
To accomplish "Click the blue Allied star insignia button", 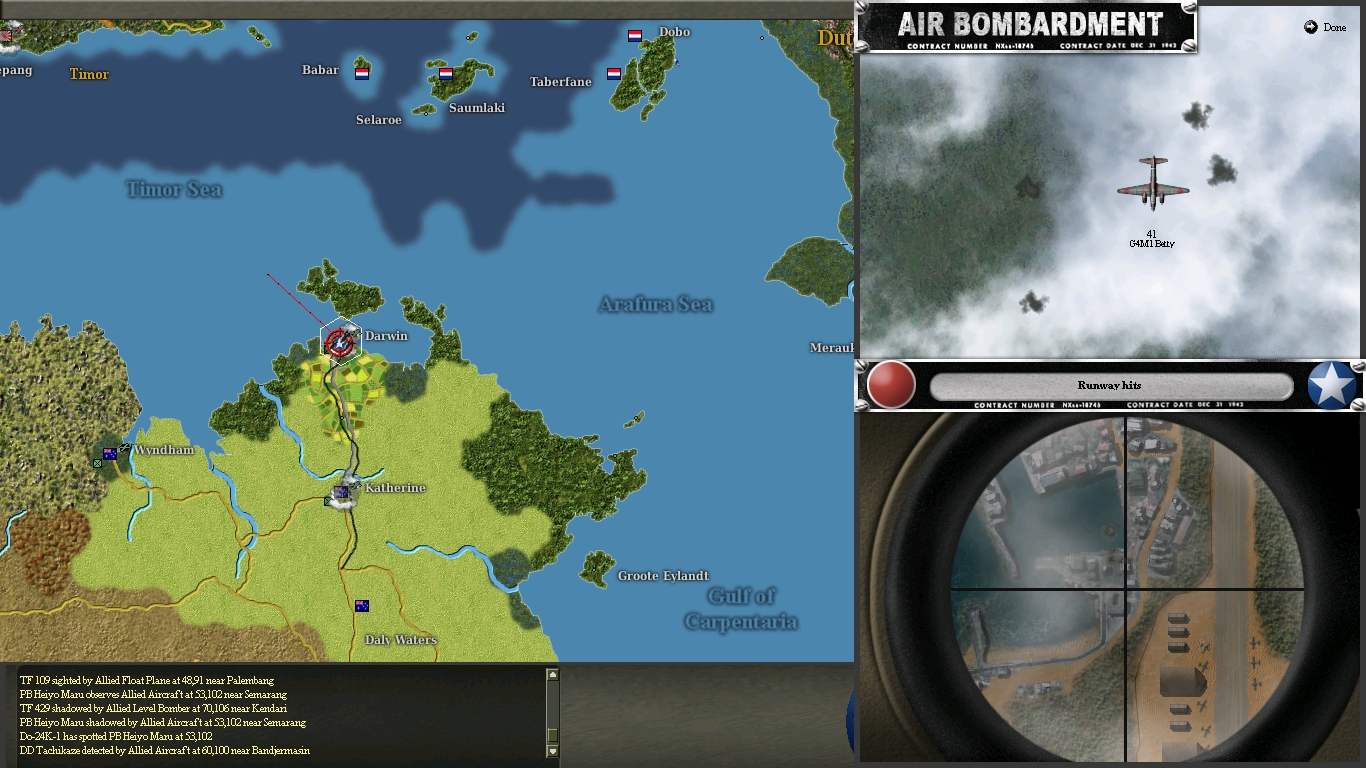I will (1330, 384).
